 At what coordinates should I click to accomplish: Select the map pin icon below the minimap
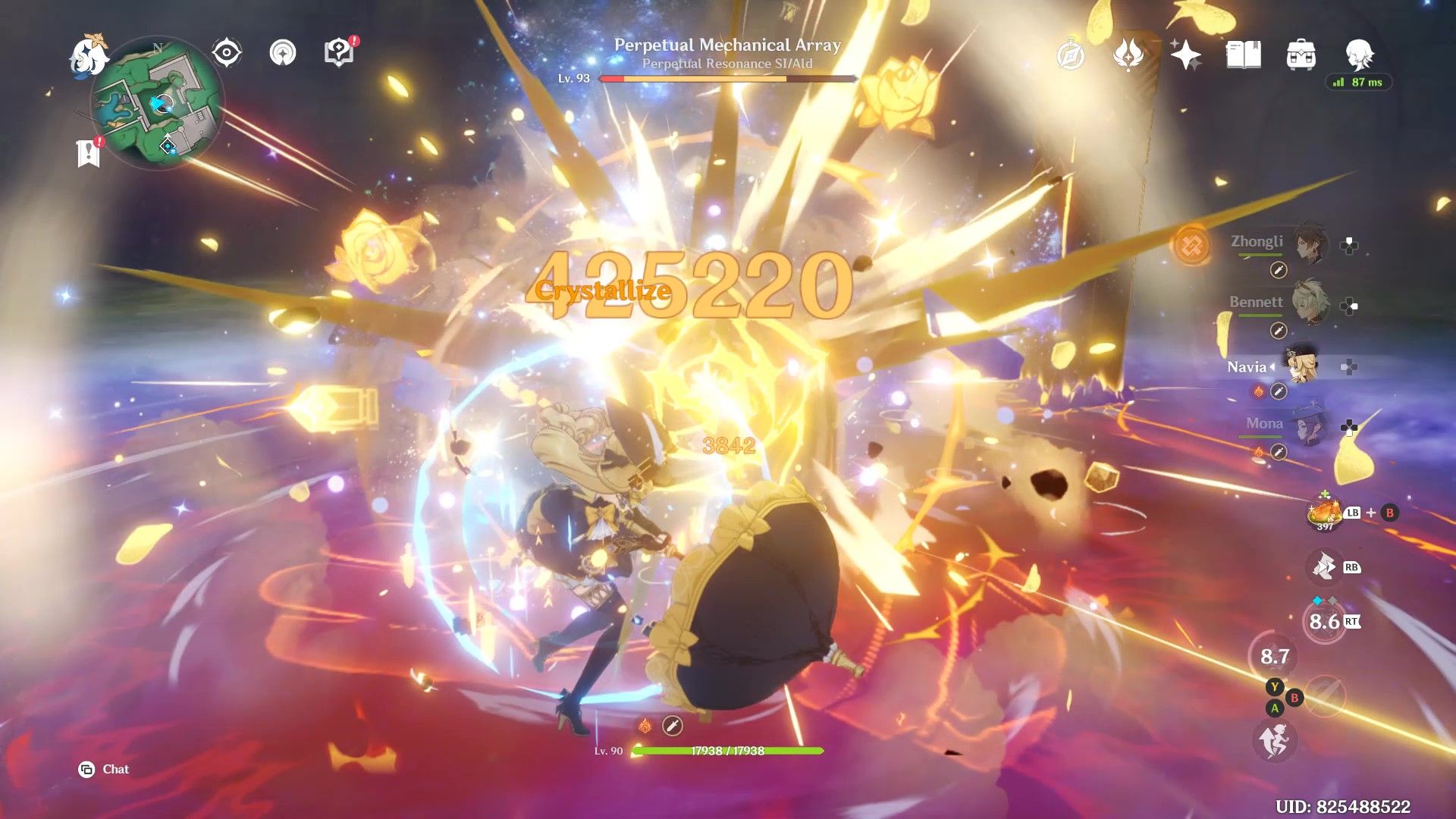click(87, 149)
